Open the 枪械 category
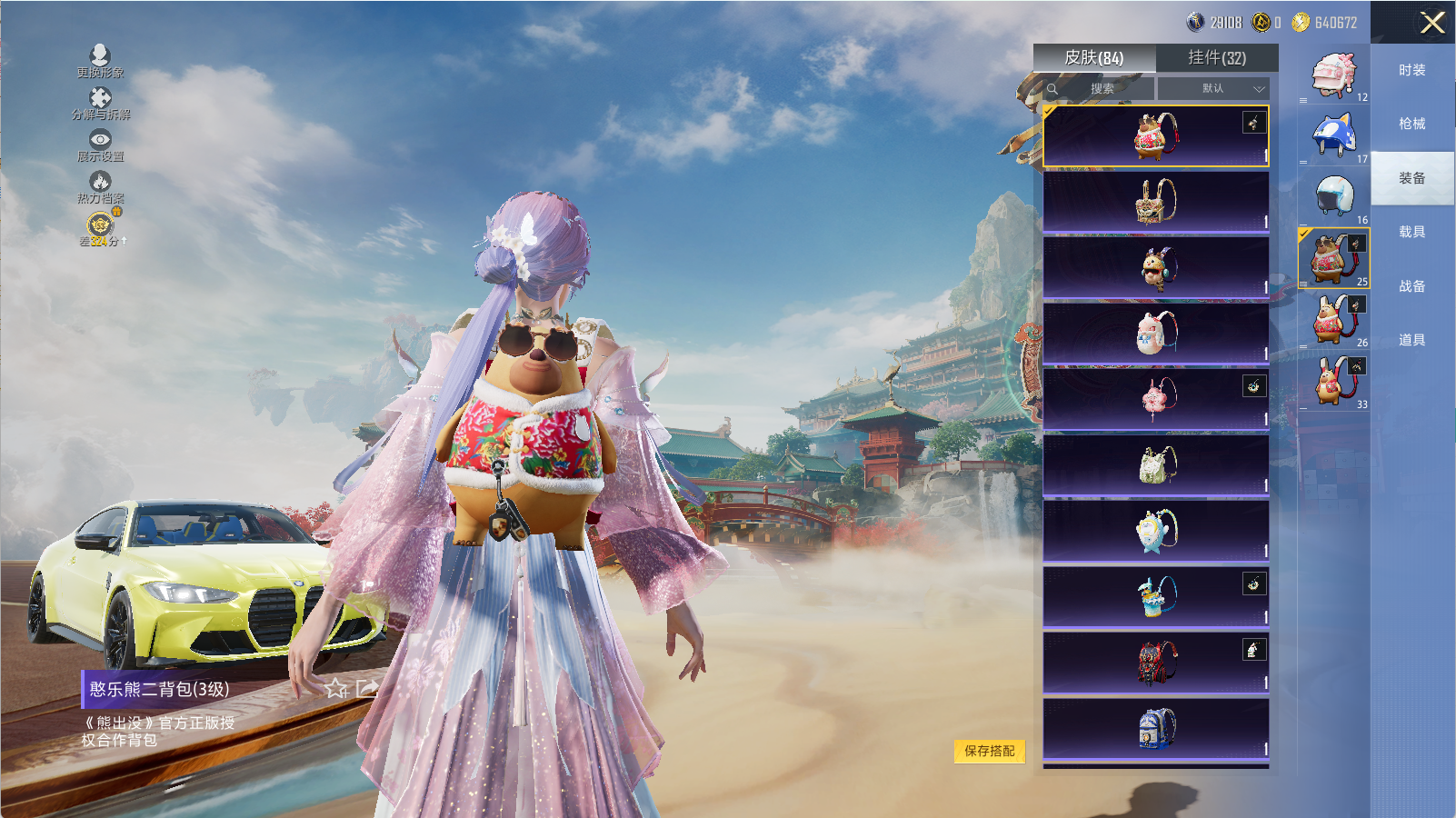1456x818 pixels. 1411,124
